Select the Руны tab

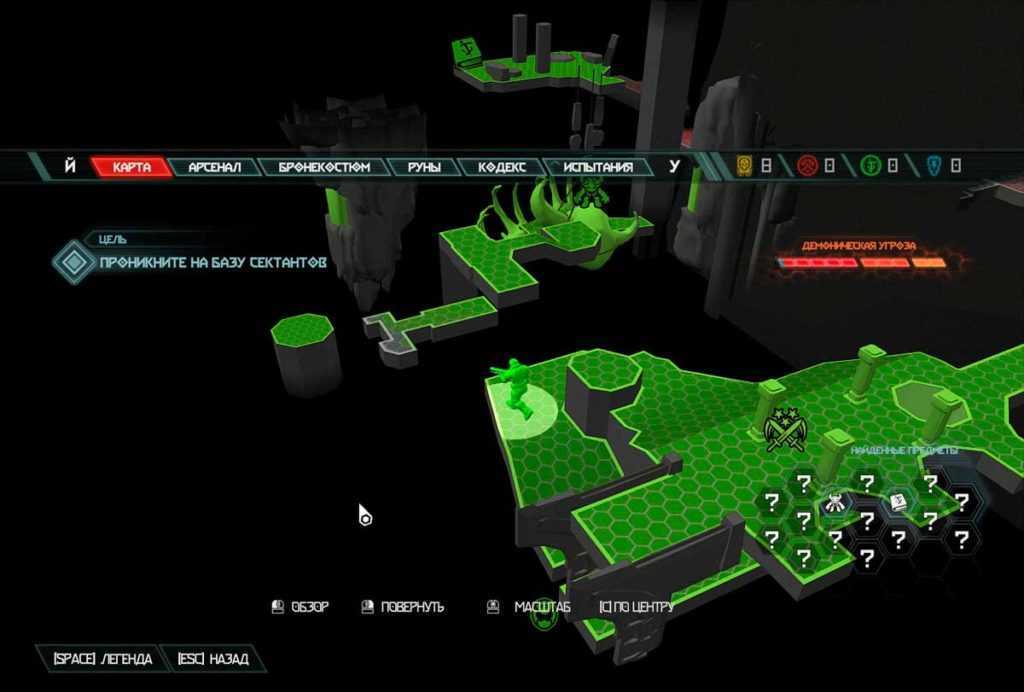tap(423, 167)
